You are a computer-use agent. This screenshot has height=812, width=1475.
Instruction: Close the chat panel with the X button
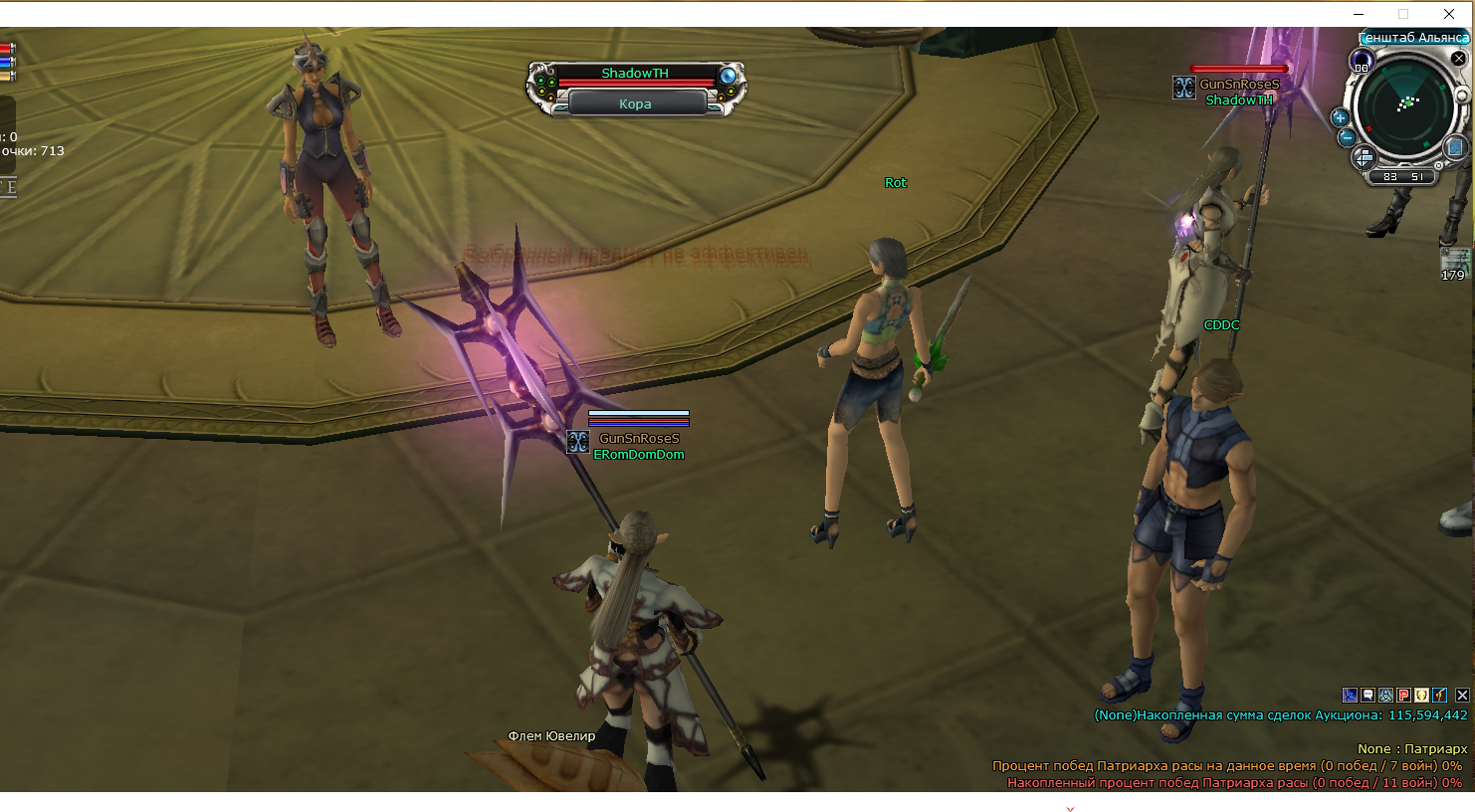(x=1462, y=696)
